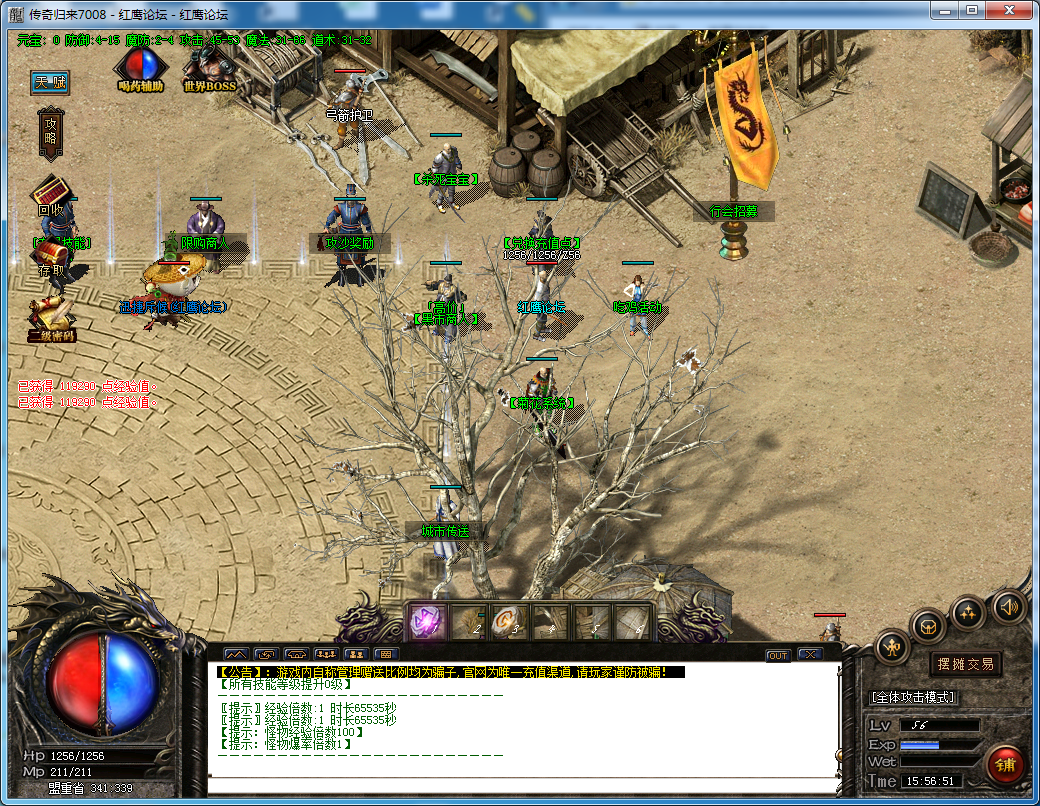Image resolution: width=1040 pixels, height=806 pixels.
Task: Open 摆摊交易 stall trading
Action: tap(966, 664)
